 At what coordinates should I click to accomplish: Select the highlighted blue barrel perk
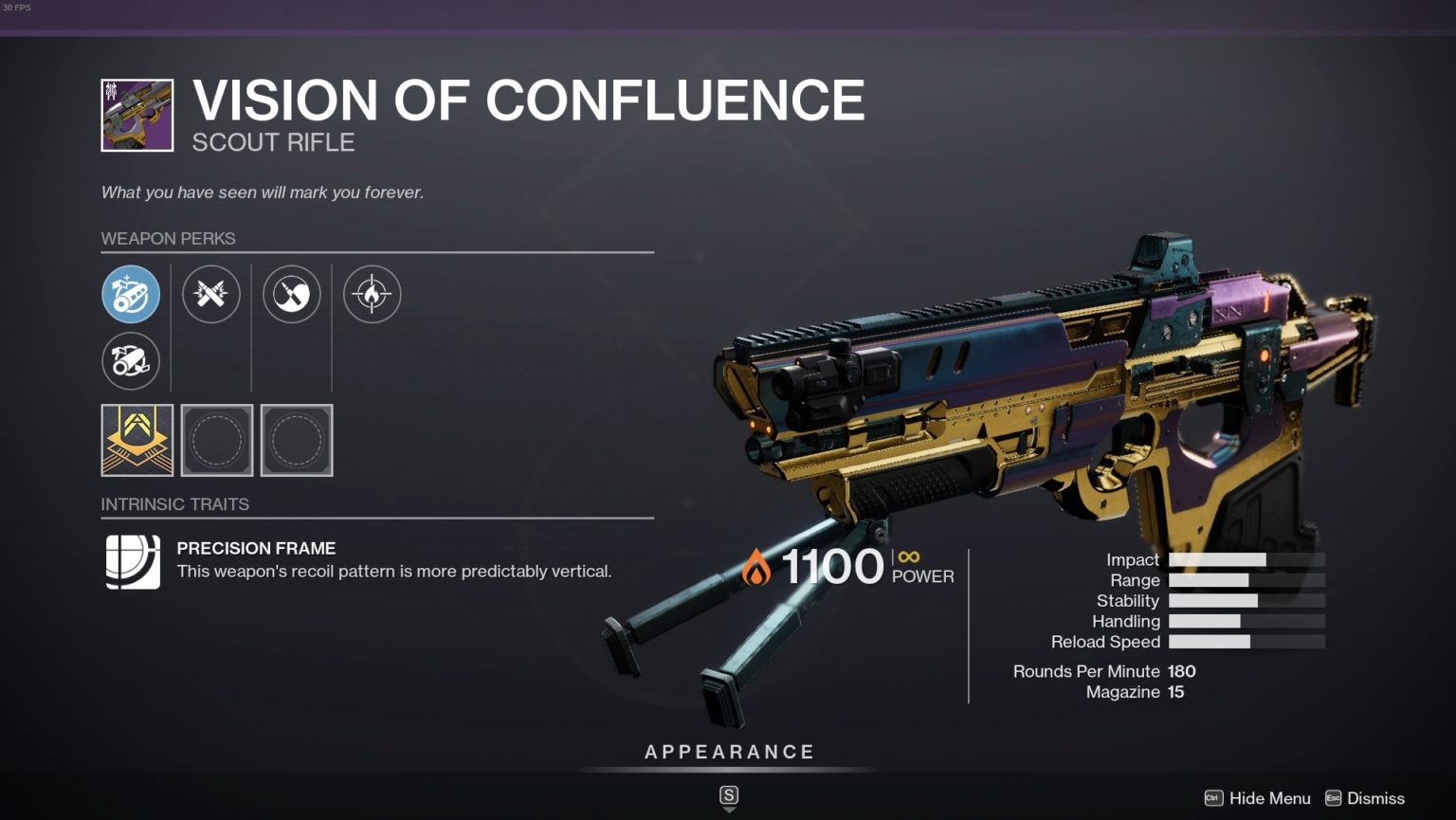[131, 294]
